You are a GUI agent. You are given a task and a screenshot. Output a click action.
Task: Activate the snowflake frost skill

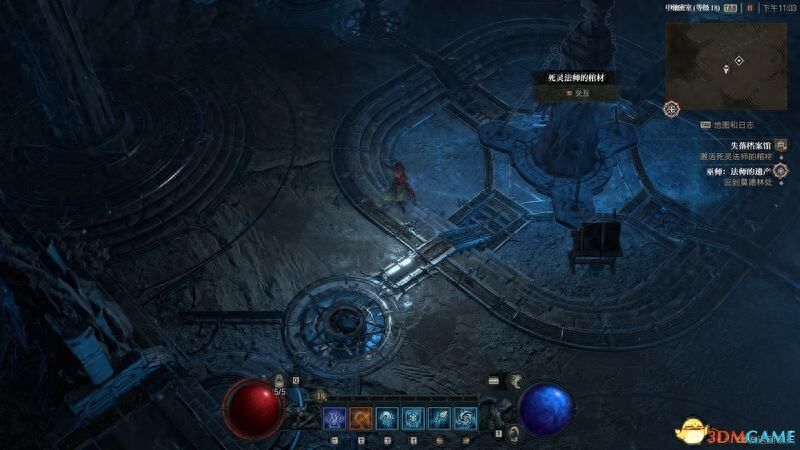[412, 419]
